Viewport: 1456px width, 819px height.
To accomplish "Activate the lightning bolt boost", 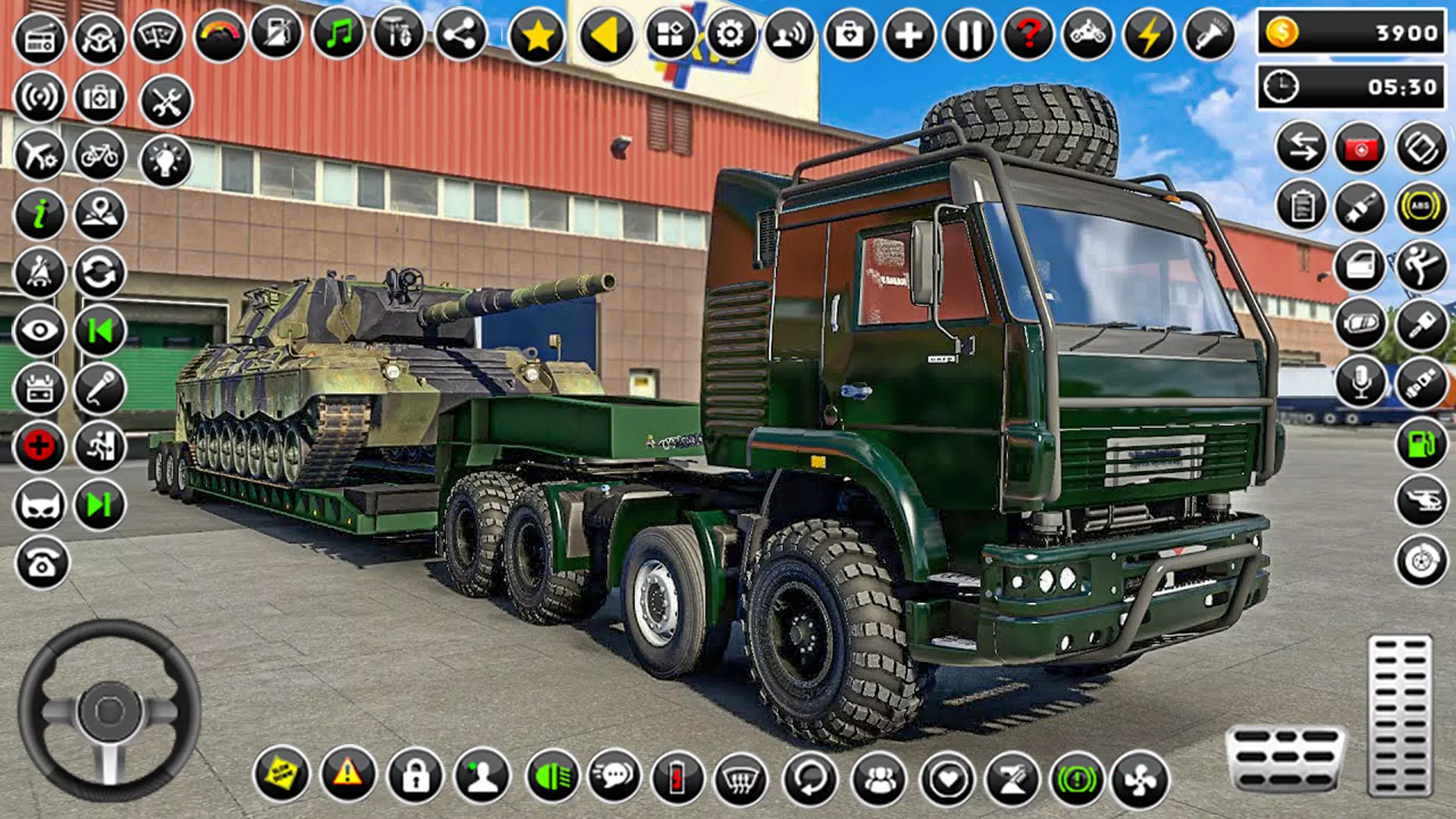I will (x=1149, y=35).
